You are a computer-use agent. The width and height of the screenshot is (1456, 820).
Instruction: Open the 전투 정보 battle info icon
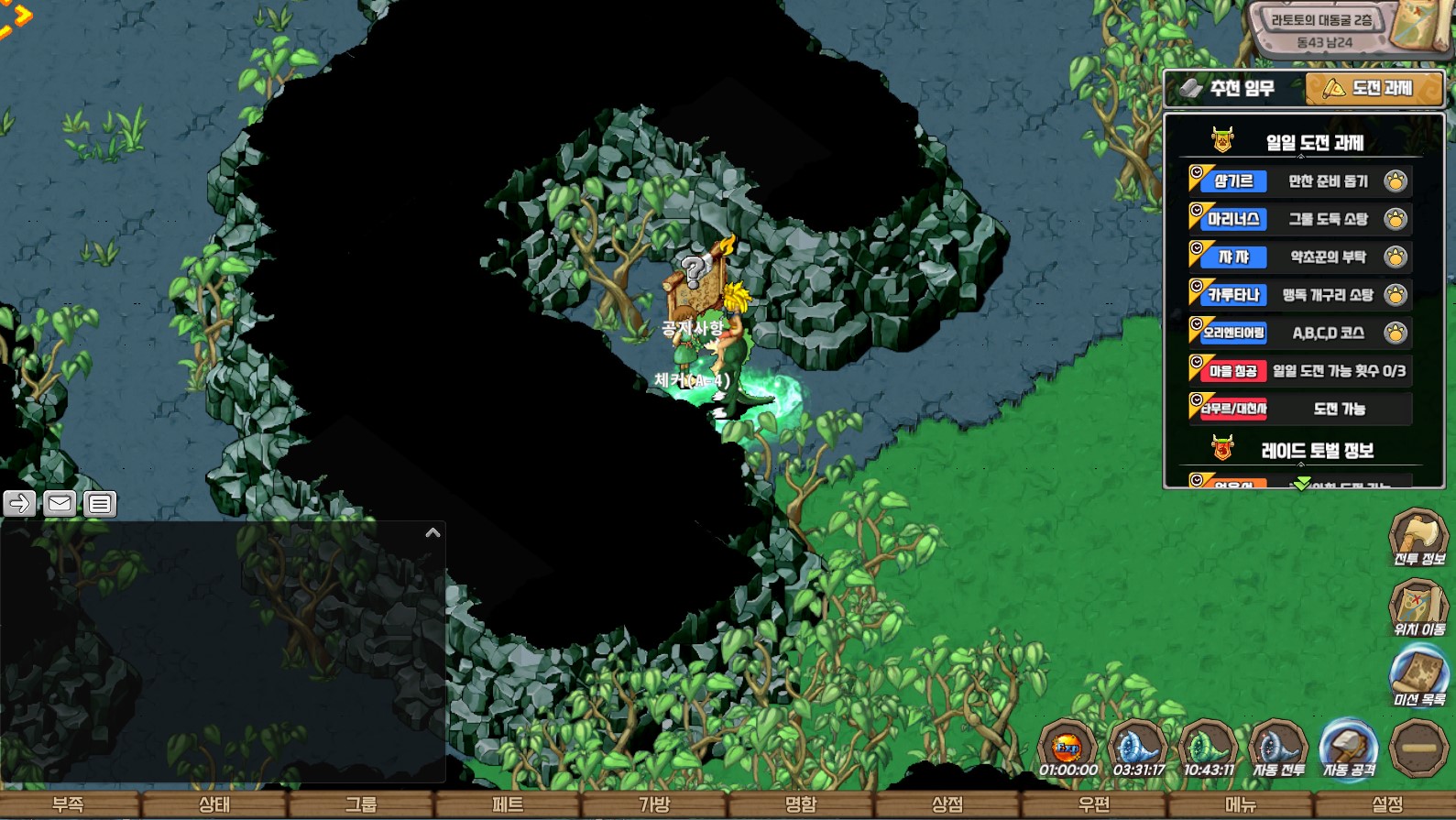1418,538
